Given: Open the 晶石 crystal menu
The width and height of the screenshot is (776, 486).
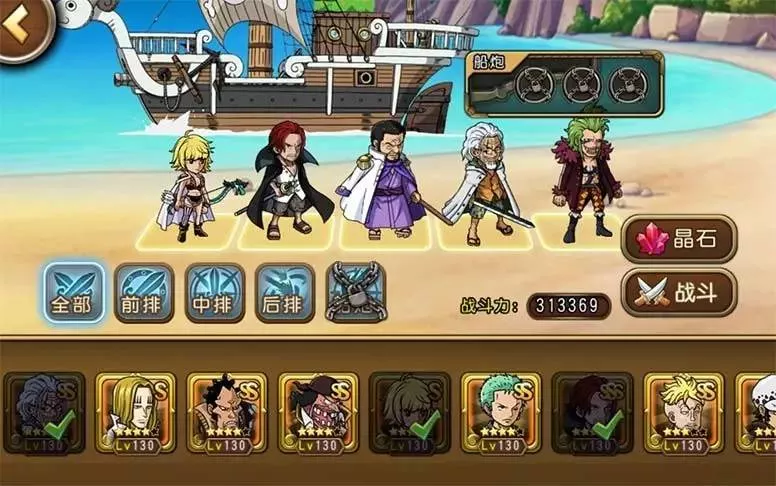Looking at the screenshot, I should (679, 238).
